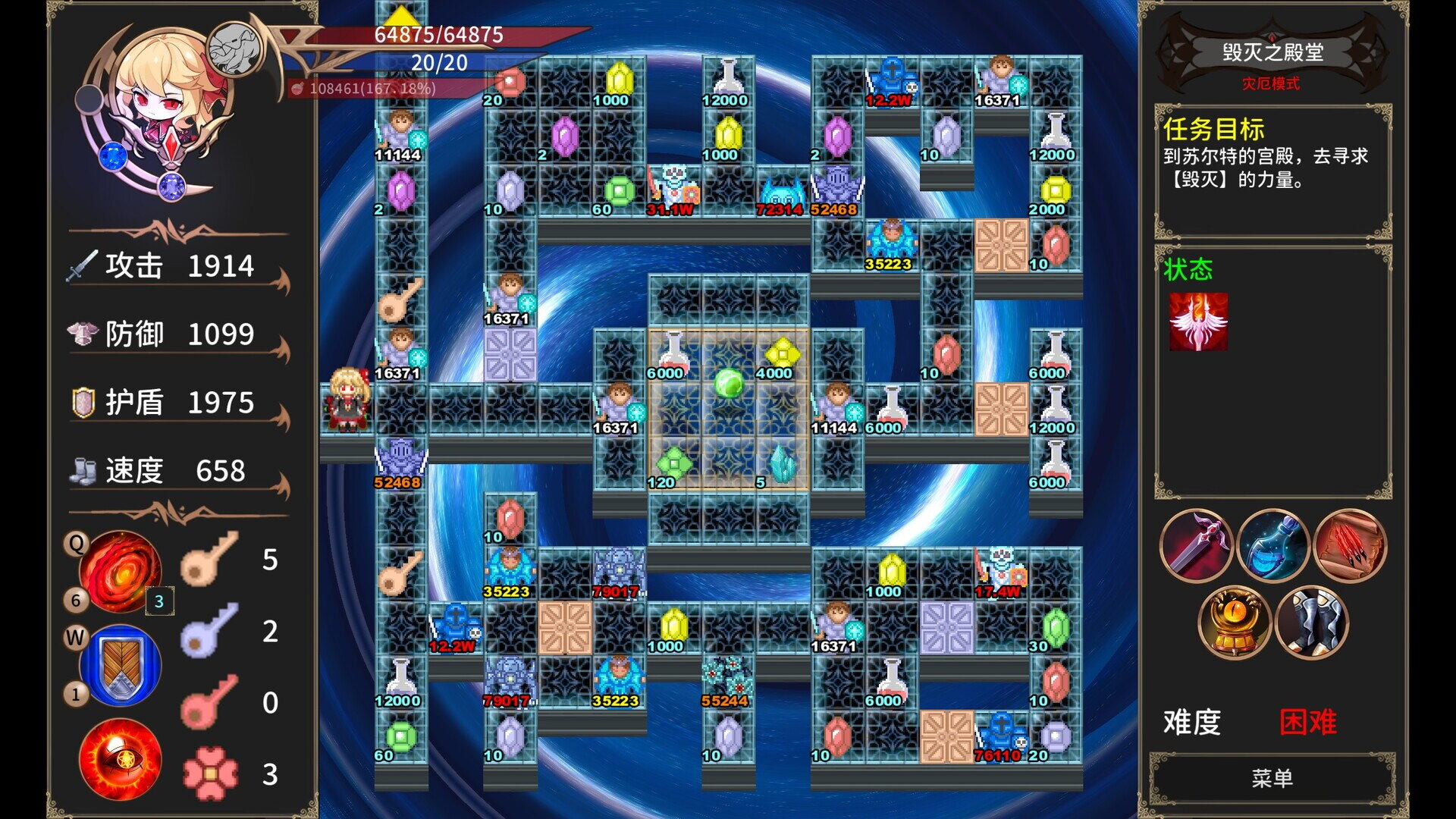Image resolution: width=1456 pixels, height=819 pixels.
Task: Click the grey companion portrait medallion
Action: (234, 49)
